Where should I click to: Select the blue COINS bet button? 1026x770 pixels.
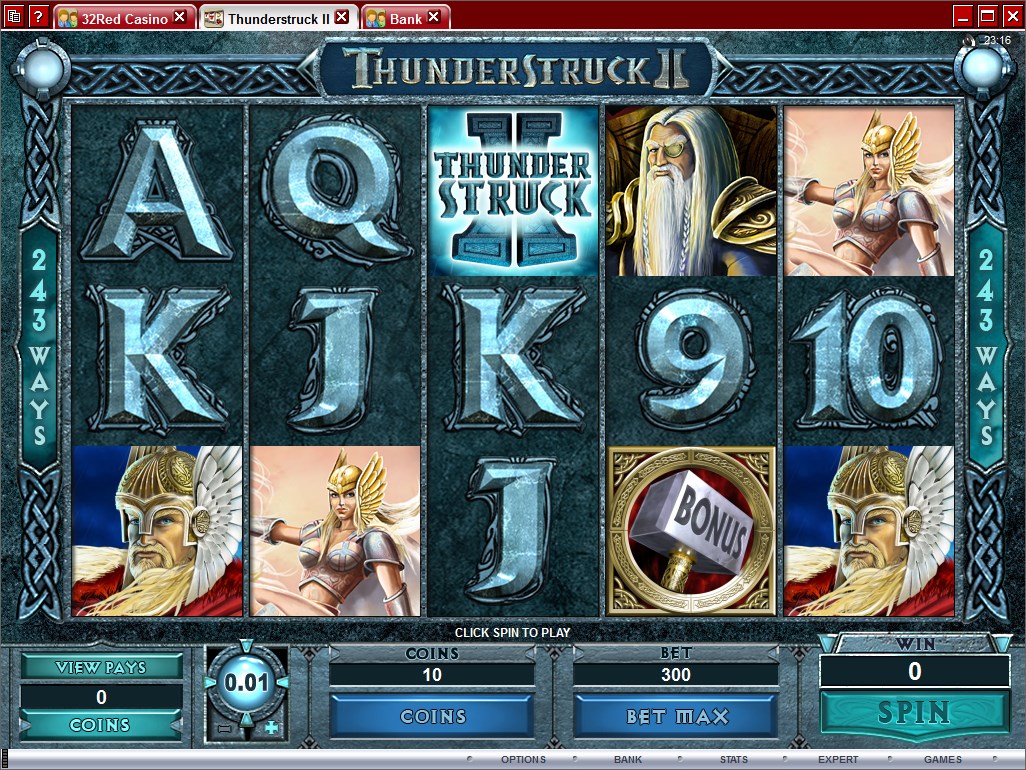pos(432,717)
